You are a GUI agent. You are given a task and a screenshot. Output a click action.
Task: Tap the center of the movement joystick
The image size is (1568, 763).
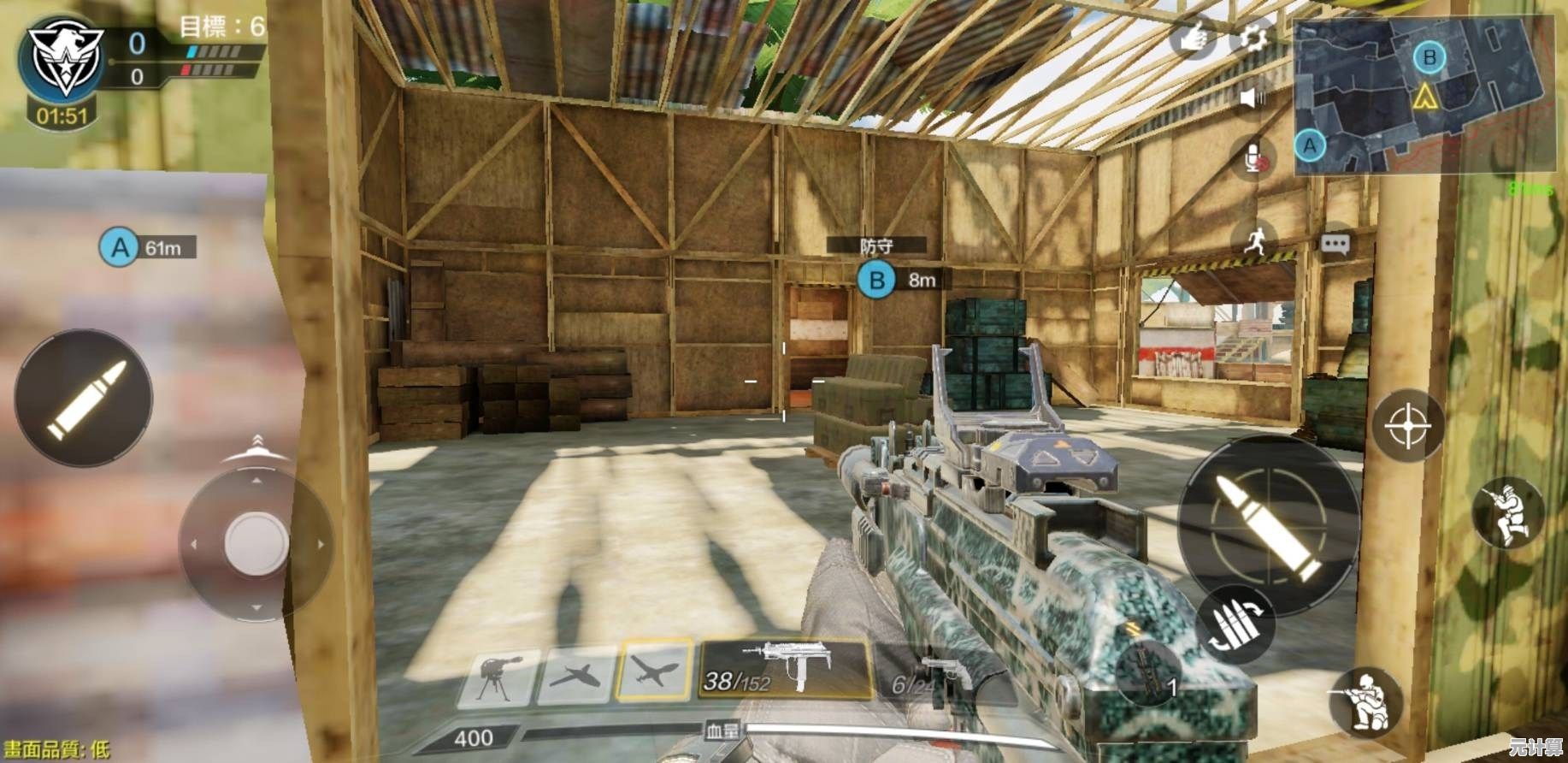point(256,542)
